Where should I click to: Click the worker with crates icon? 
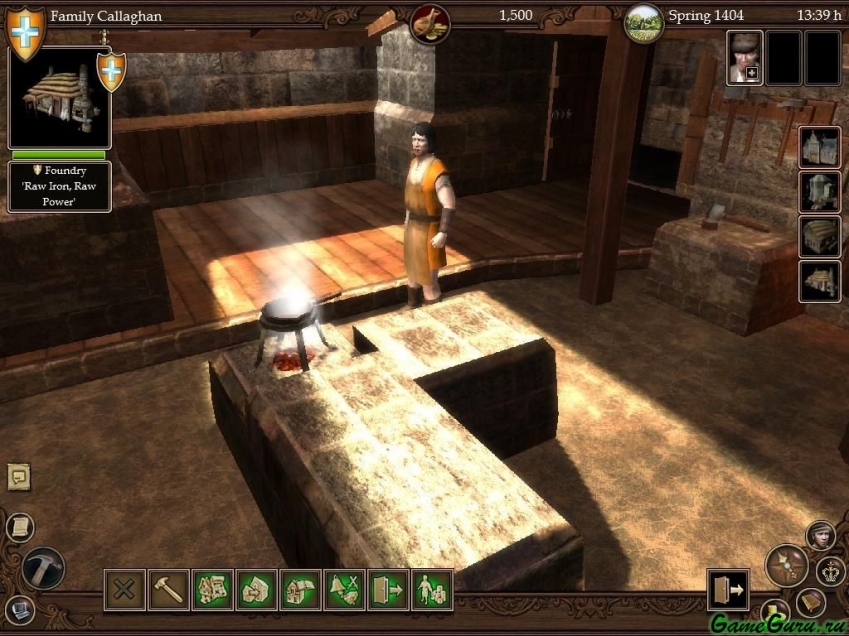pos(432,590)
